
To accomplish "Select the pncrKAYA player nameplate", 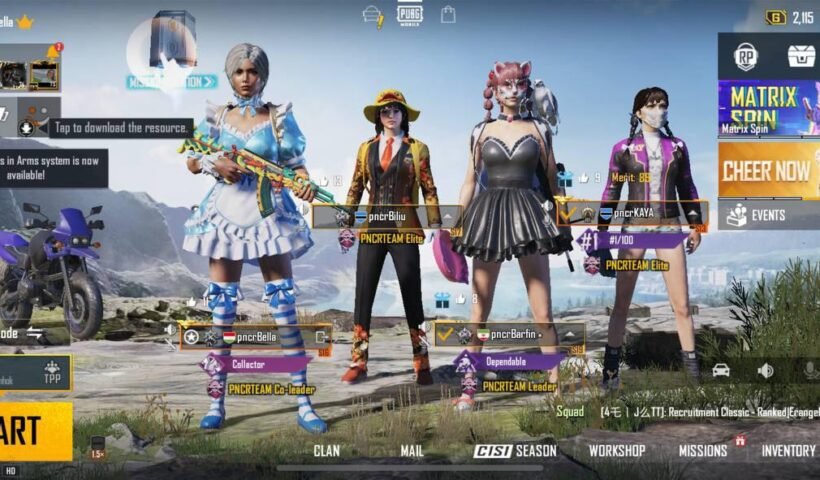I will coord(636,213).
